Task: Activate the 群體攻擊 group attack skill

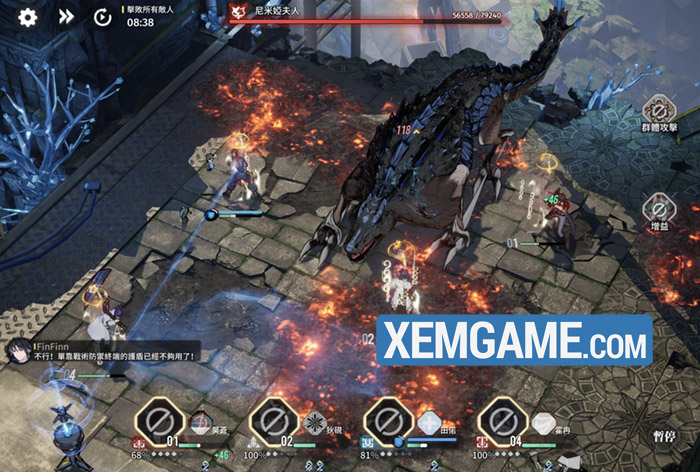Action: click(x=659, y=109)
